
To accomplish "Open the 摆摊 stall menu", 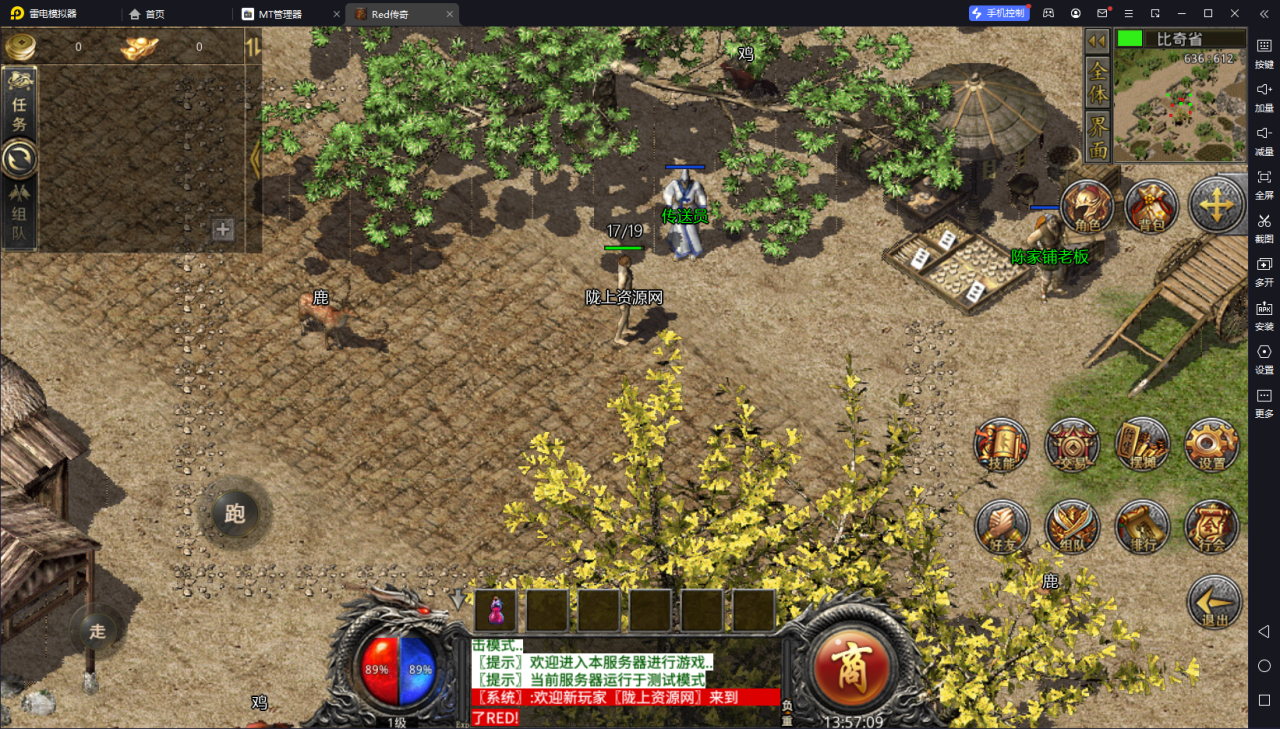I will (x=1142, y=445).
